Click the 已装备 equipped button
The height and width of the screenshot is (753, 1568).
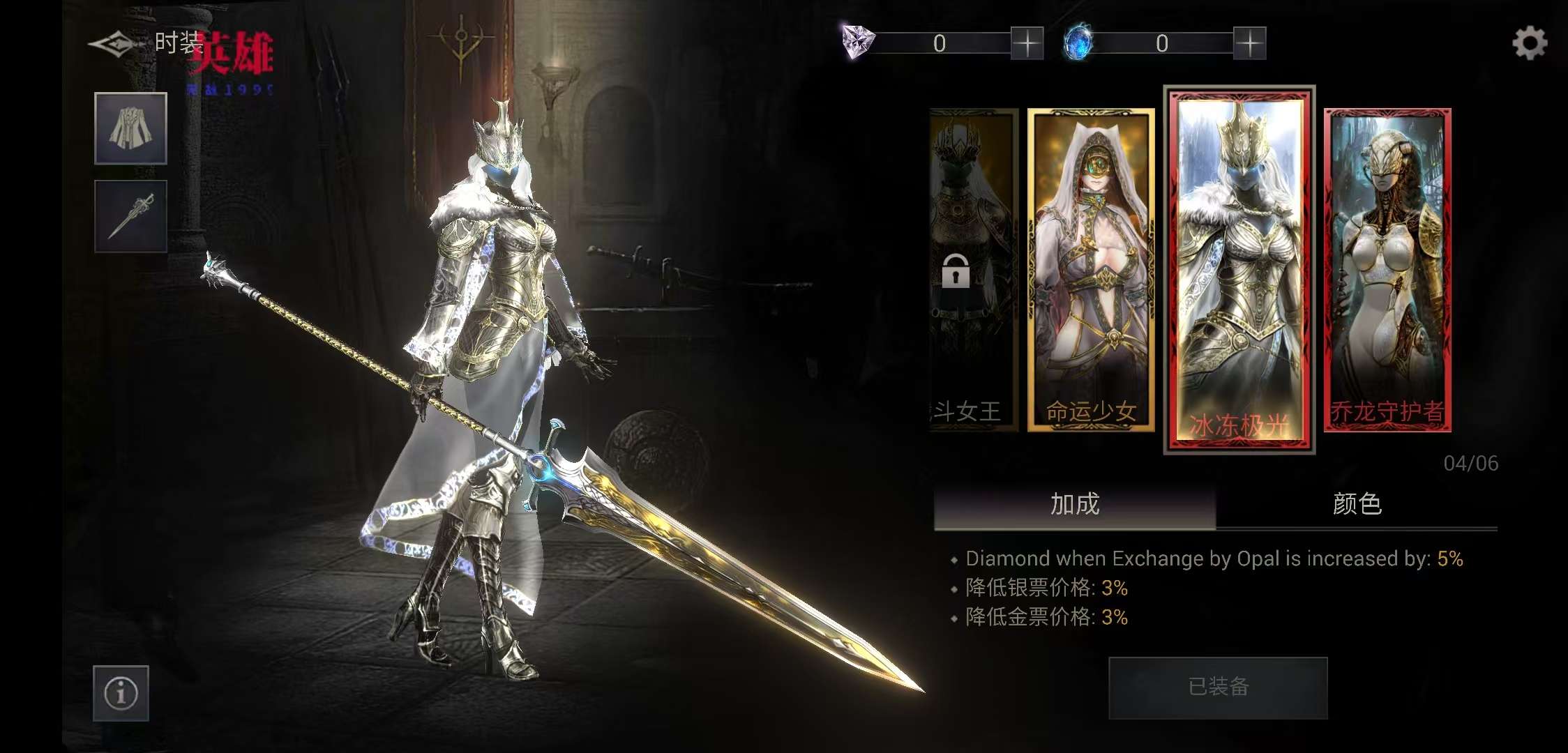click(x=1218, y=687)
